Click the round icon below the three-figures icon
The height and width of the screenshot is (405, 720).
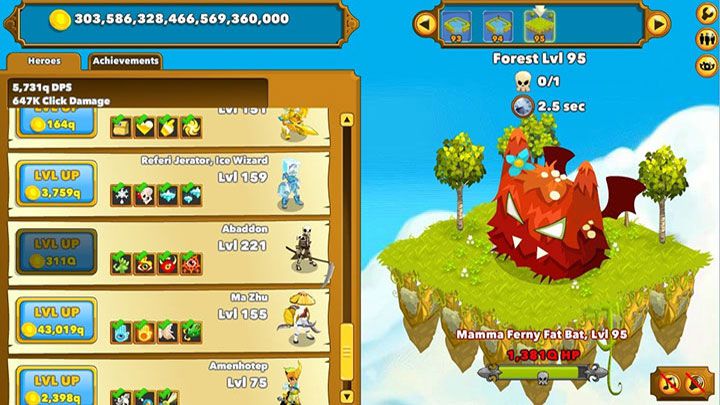[706, 66]
